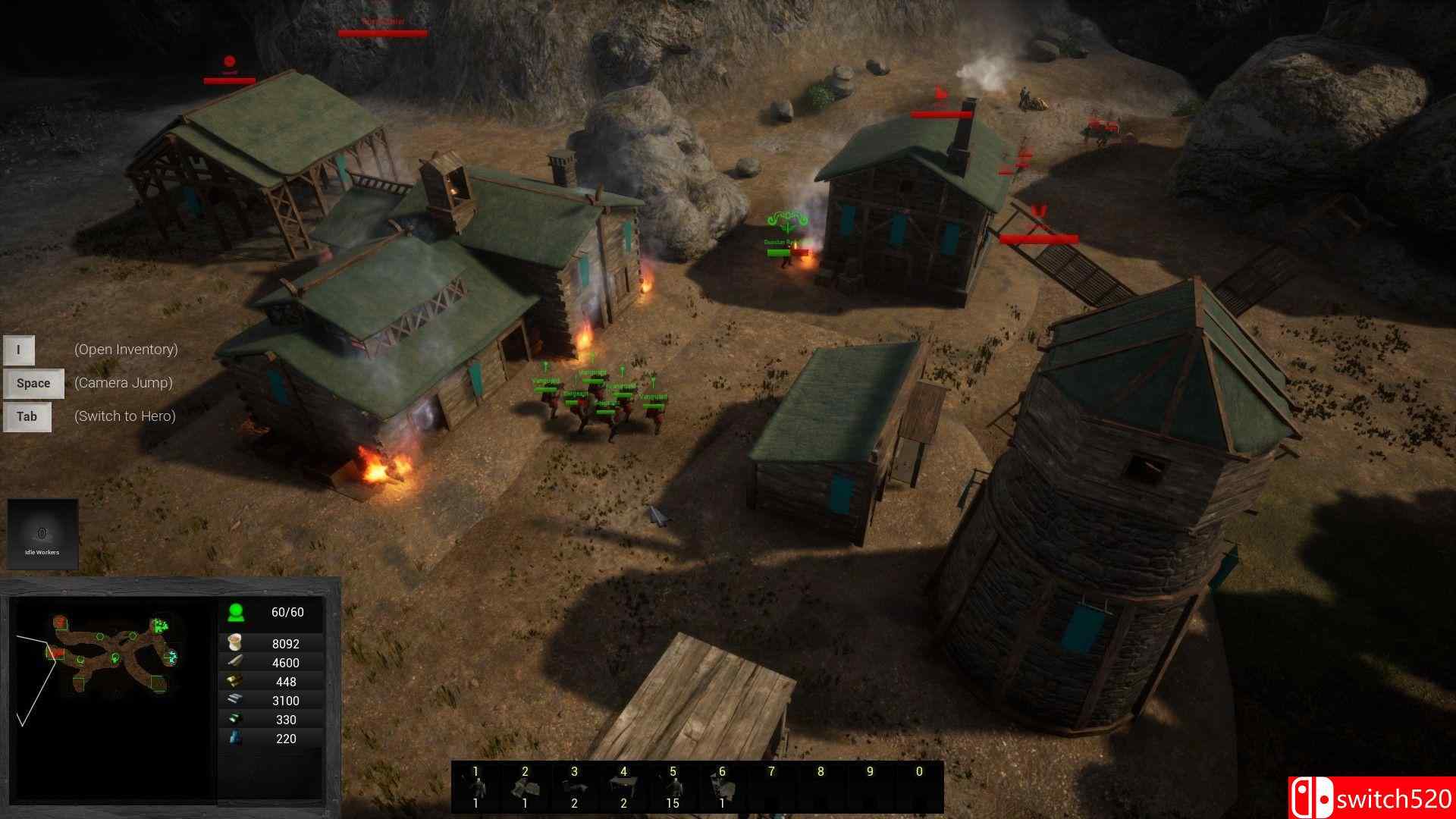
Task: Click the wood resource icon beside 4600
Action: point(234,661)
